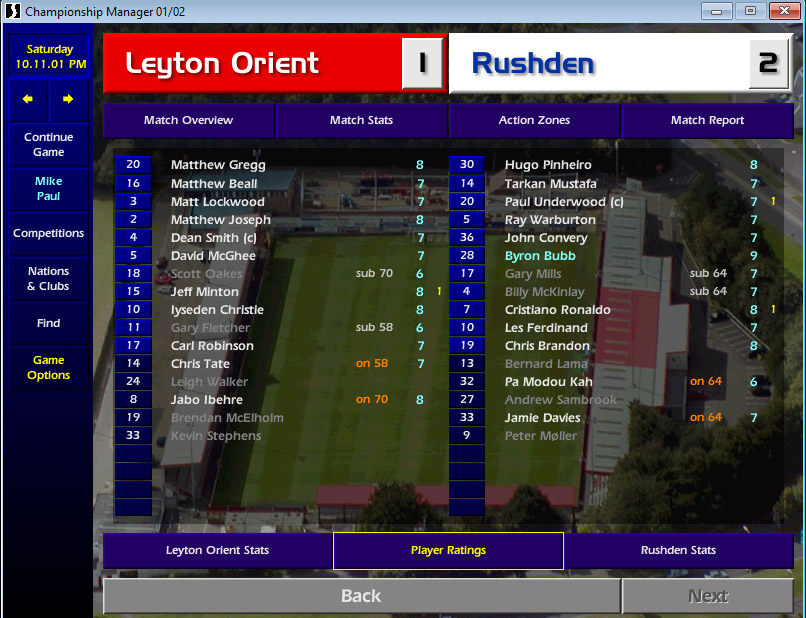
Task: Click Continue Game in the sidebar
Action: 49,145
